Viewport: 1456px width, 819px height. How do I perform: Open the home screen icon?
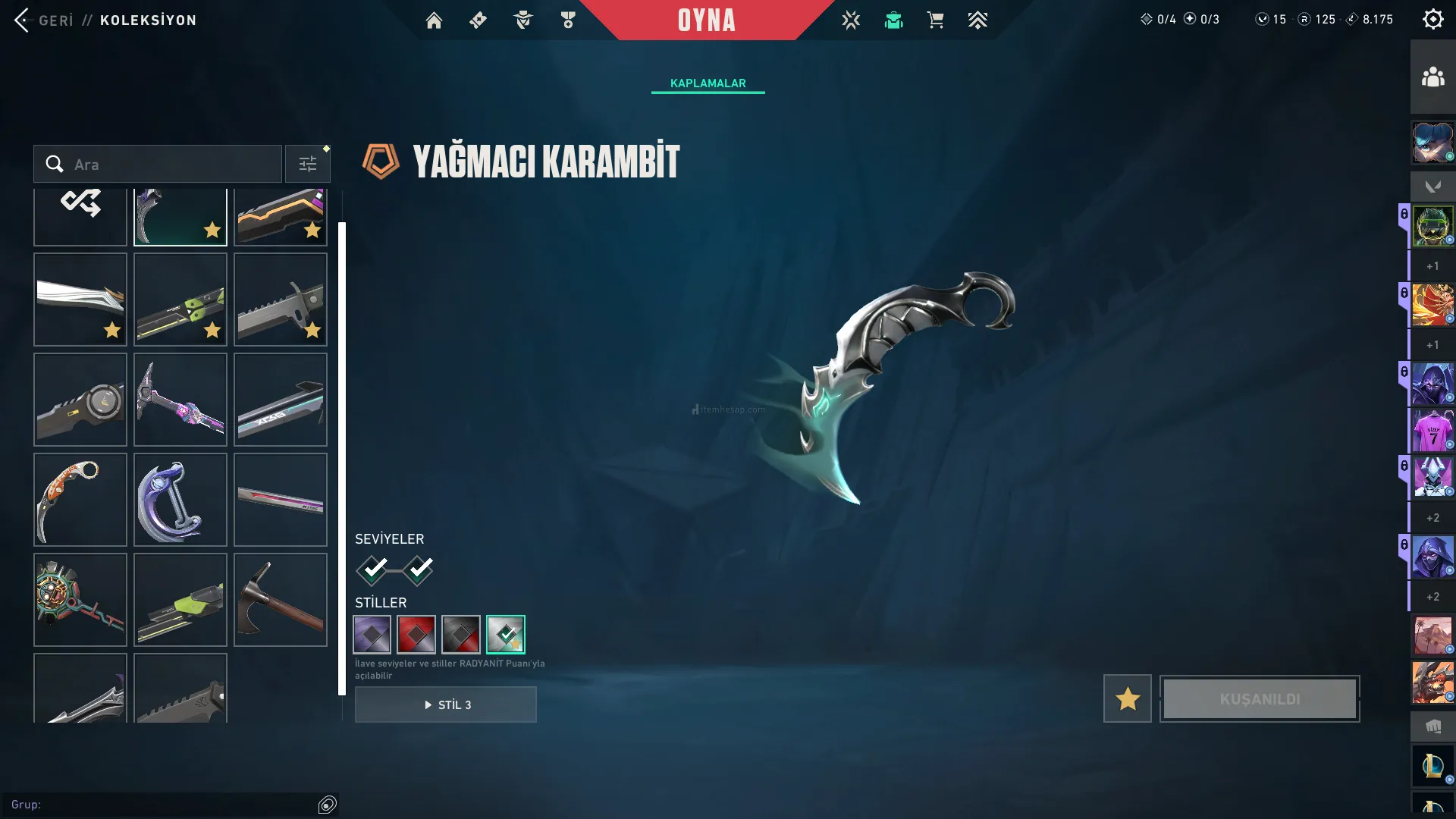(434, 20)
